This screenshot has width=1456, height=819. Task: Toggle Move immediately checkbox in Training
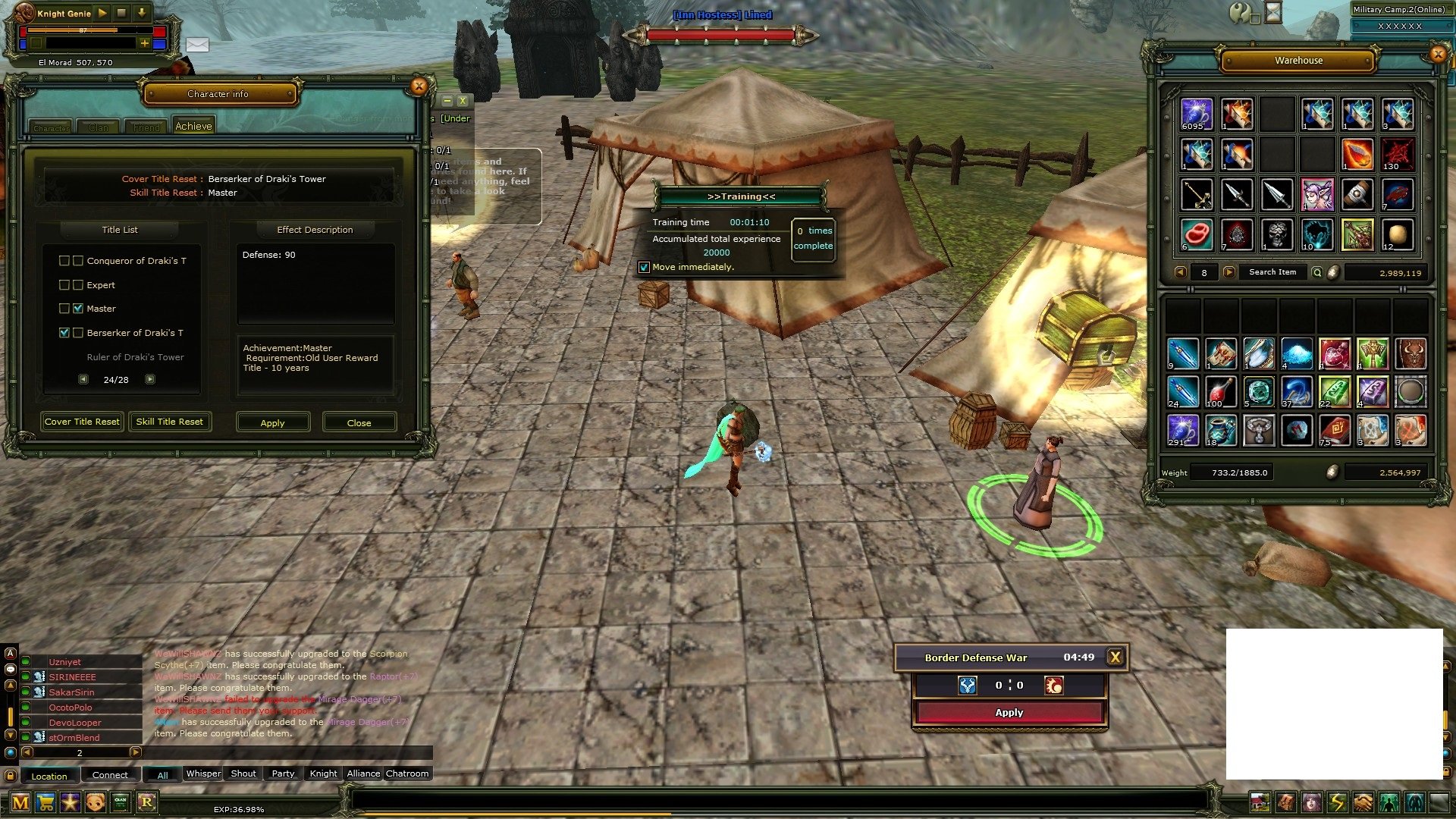tap(644, 267)
